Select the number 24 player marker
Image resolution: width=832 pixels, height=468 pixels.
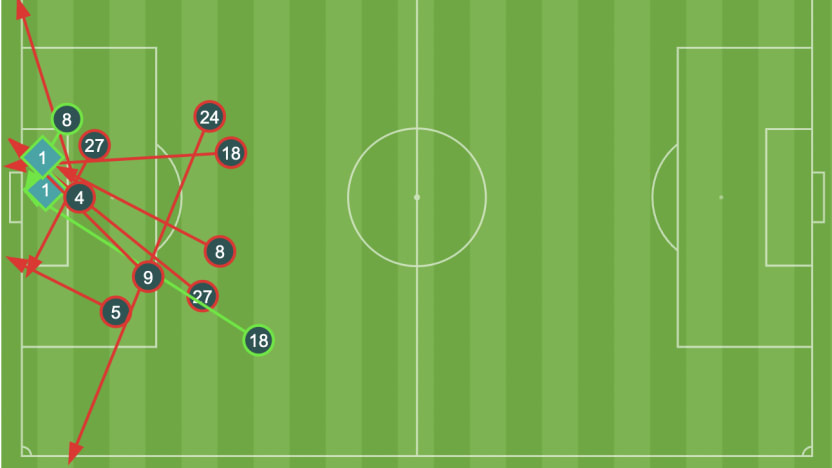209,117
